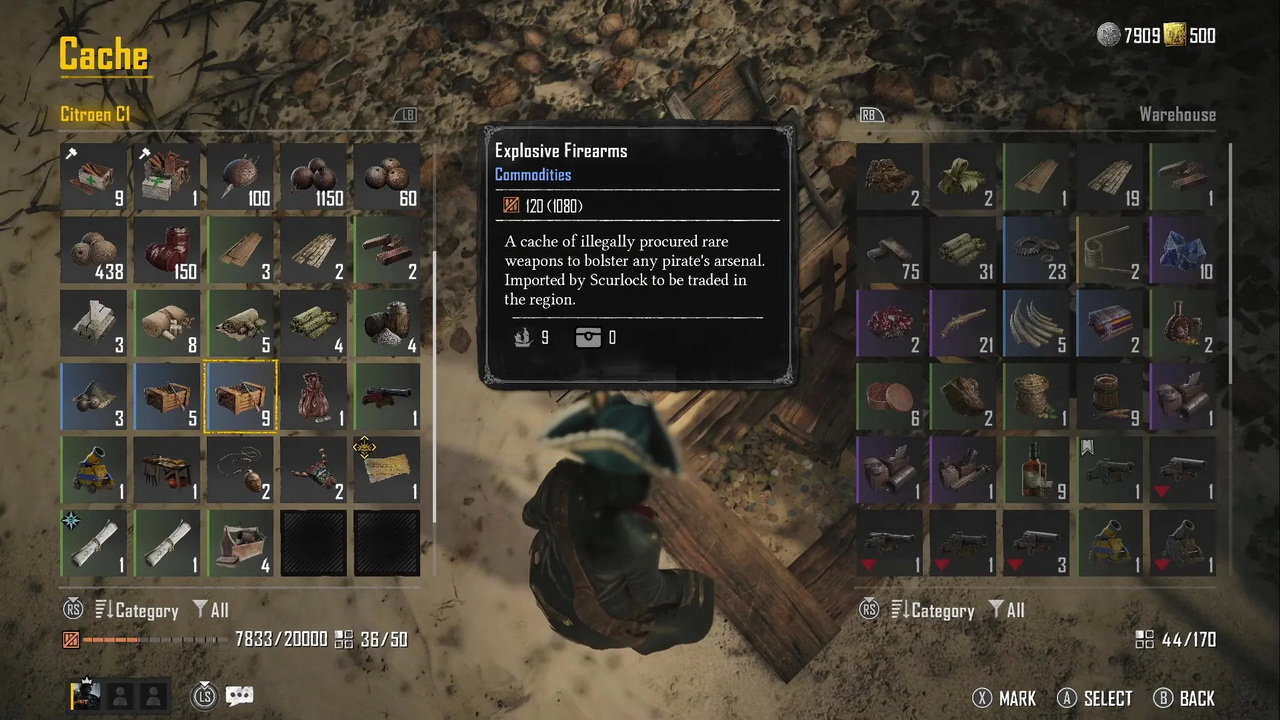Screen dimensions: 1280x720
Task: Open the chat speech bubble icon
Action: 239,696
